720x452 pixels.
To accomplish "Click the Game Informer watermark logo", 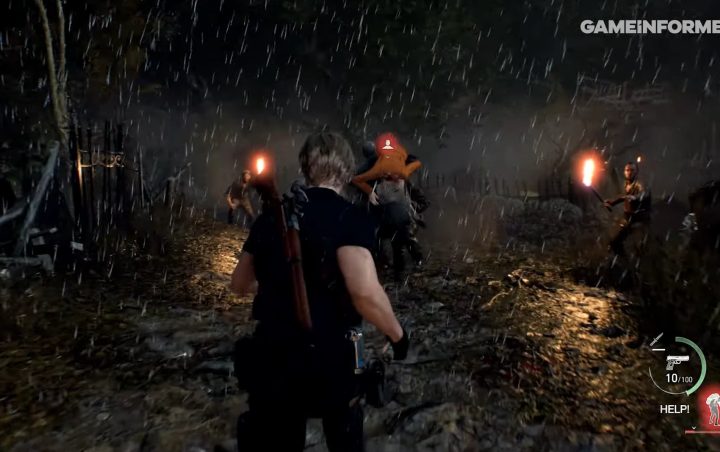I will (x=649, y=26).
